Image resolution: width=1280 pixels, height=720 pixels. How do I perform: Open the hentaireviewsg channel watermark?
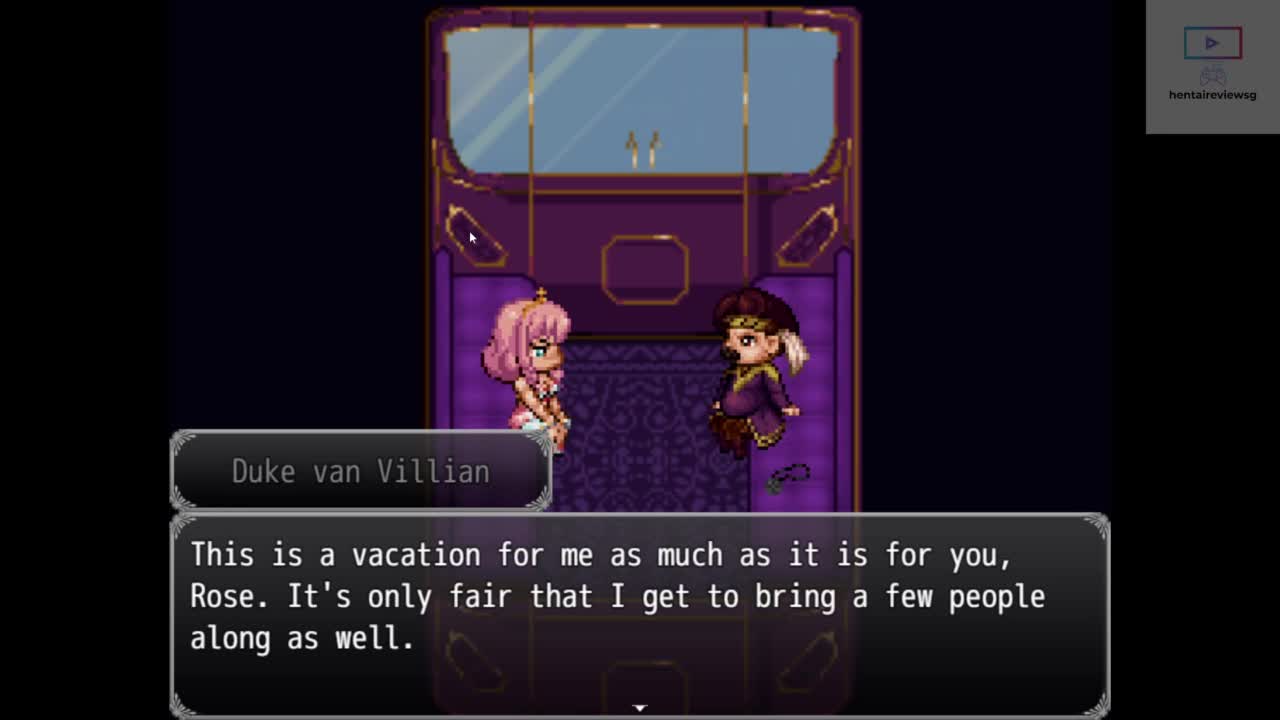pos(1212,66)
